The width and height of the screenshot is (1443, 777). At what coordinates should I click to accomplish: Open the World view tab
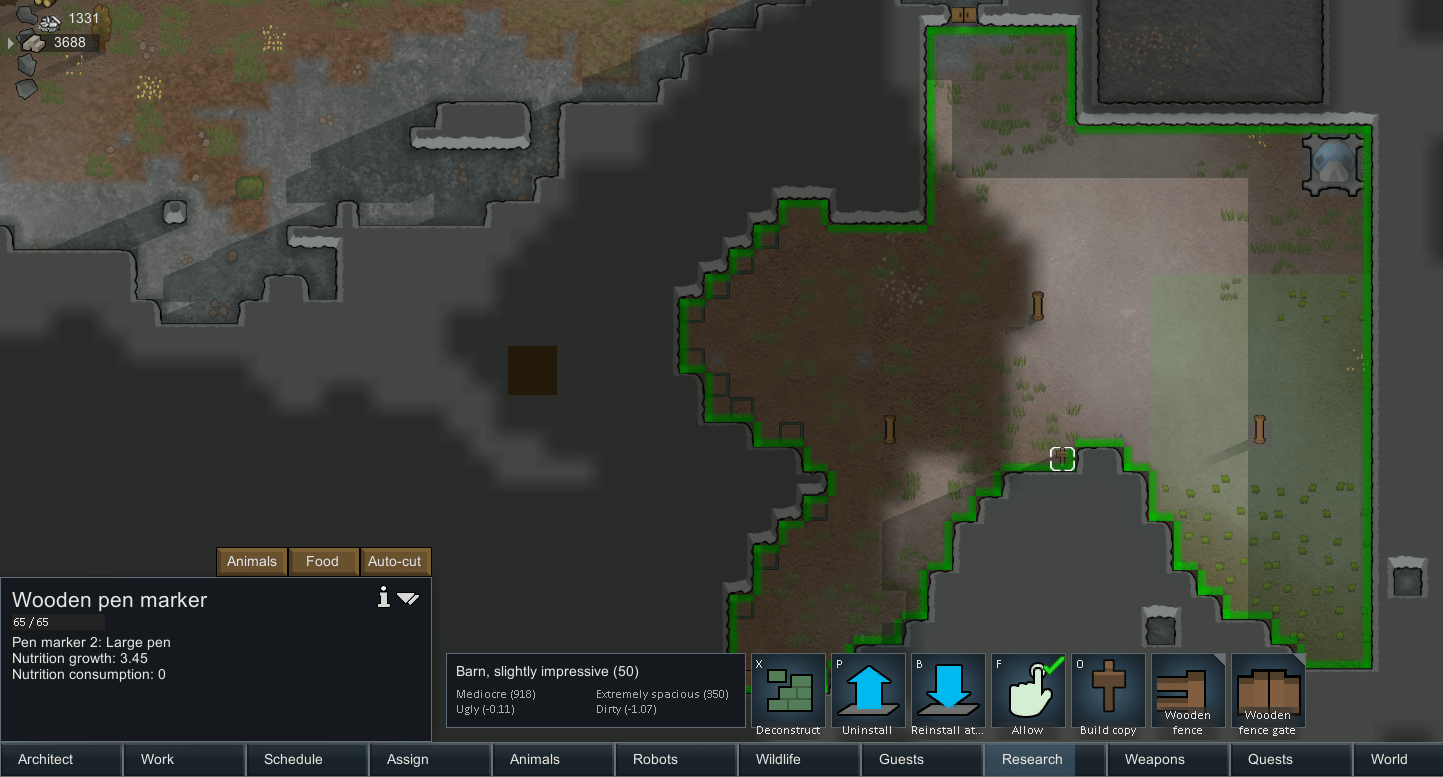point(1389,759)
